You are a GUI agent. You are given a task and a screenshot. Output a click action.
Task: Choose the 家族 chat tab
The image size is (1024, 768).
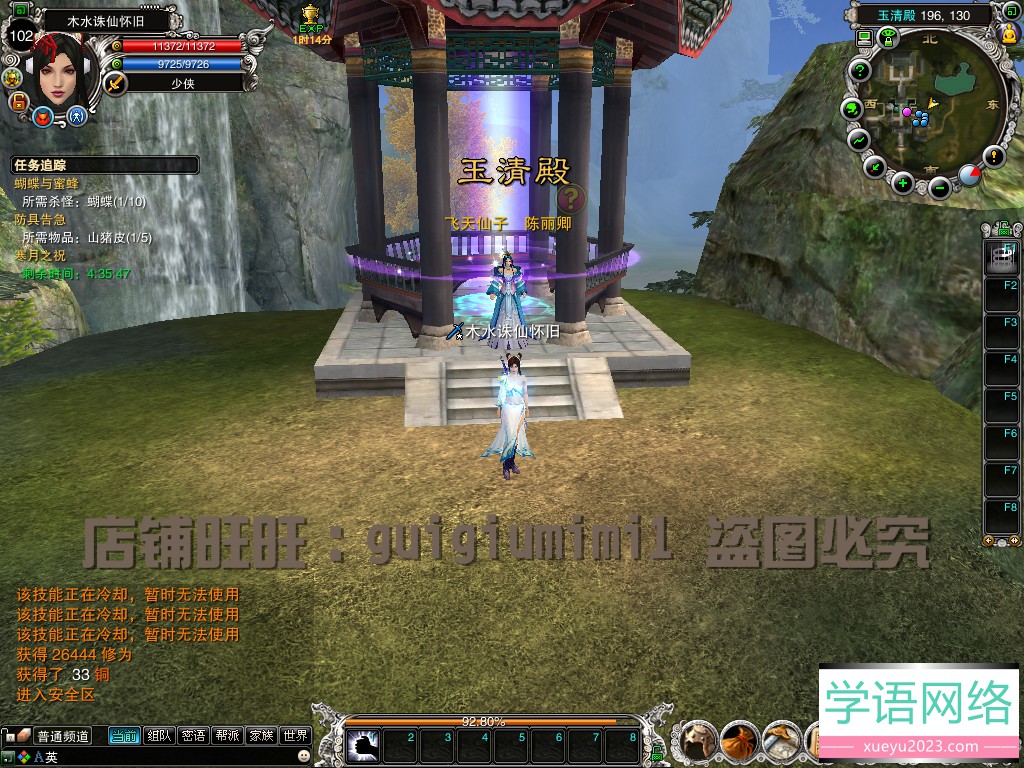(261, 736)
